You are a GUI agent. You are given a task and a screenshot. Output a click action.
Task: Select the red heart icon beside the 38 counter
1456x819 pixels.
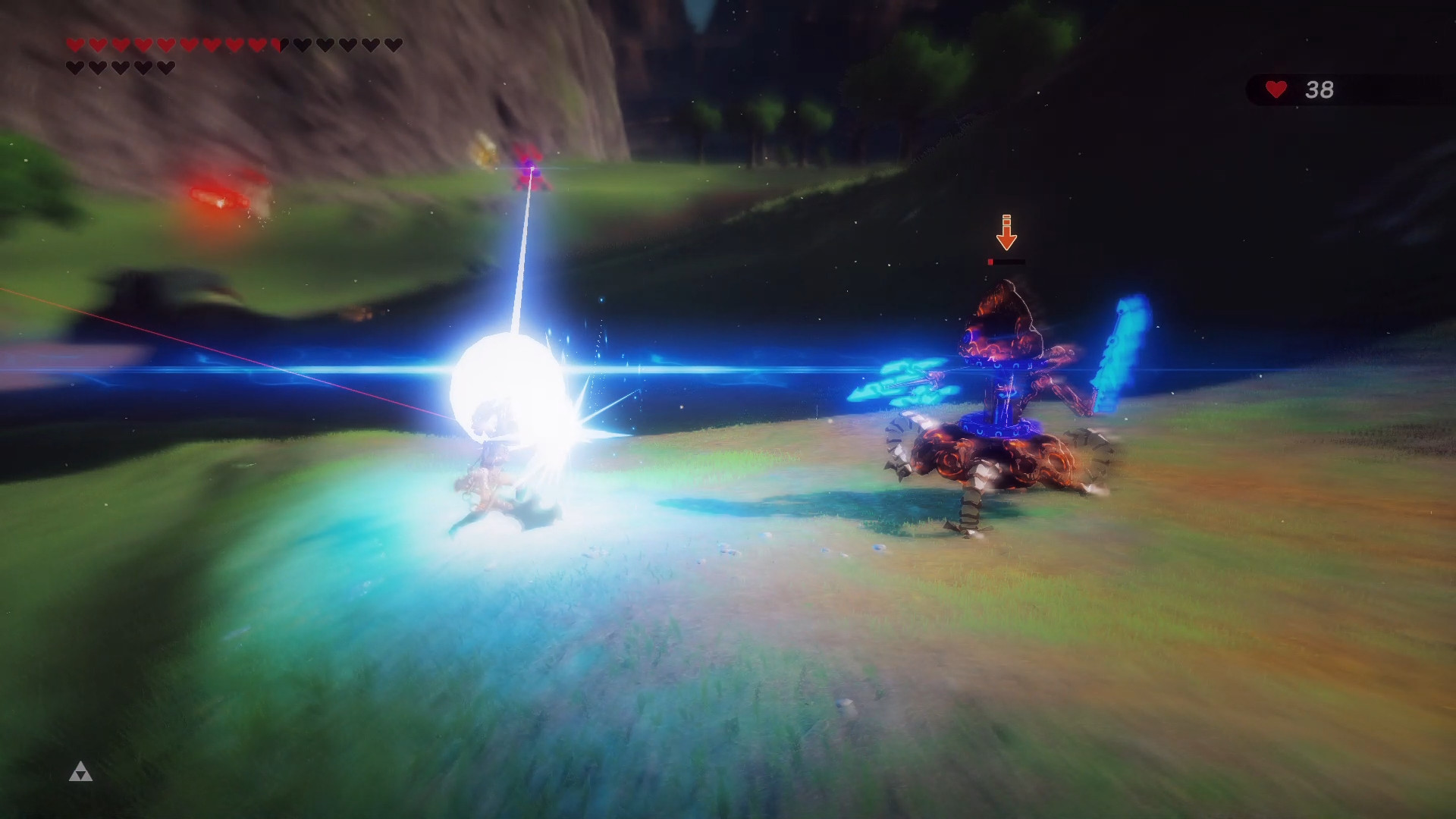click(x=1276, y=89)
